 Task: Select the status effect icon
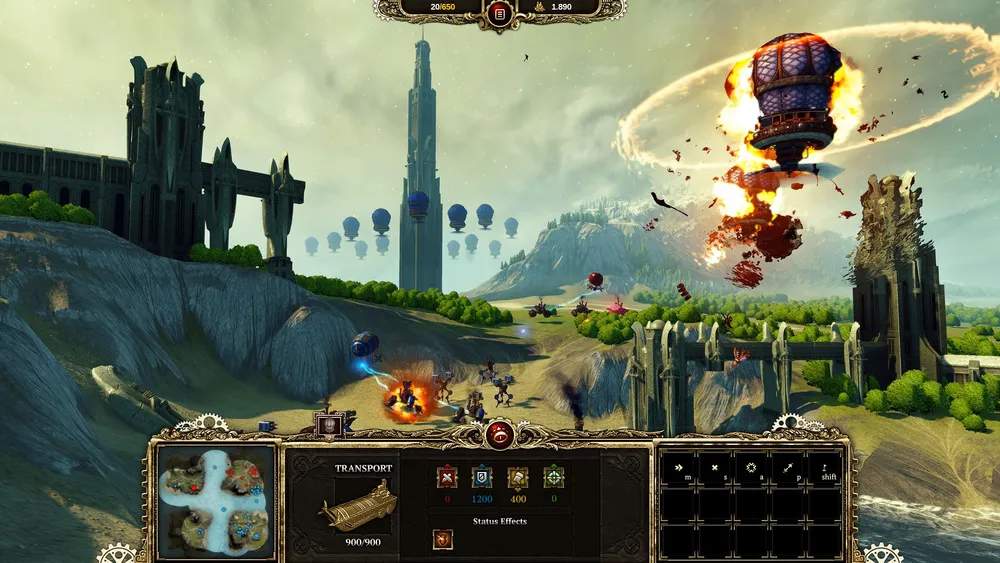tap(442, 539)
